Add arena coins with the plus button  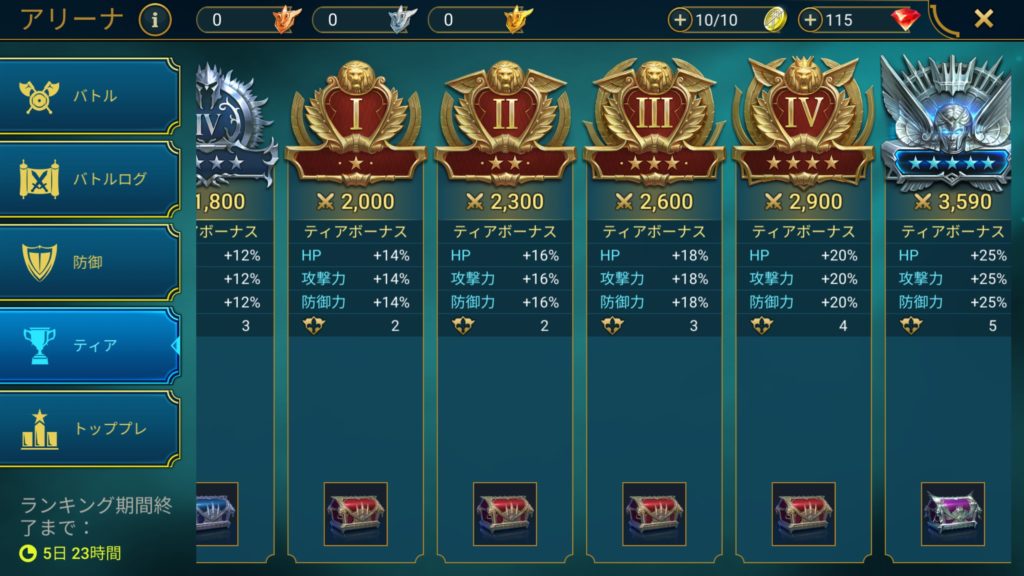tap(680, 20)
